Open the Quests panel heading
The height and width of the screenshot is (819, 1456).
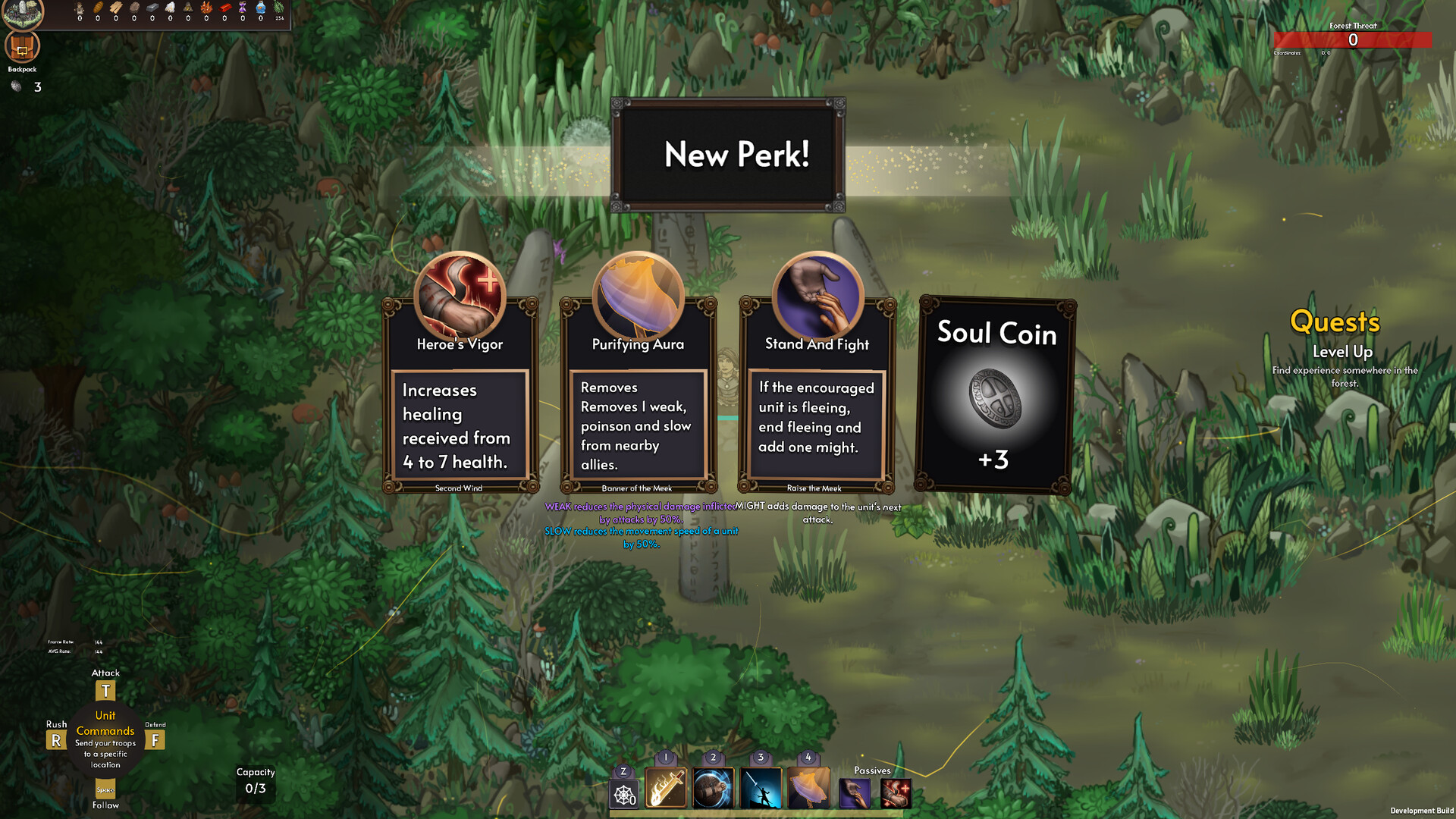1335,322
